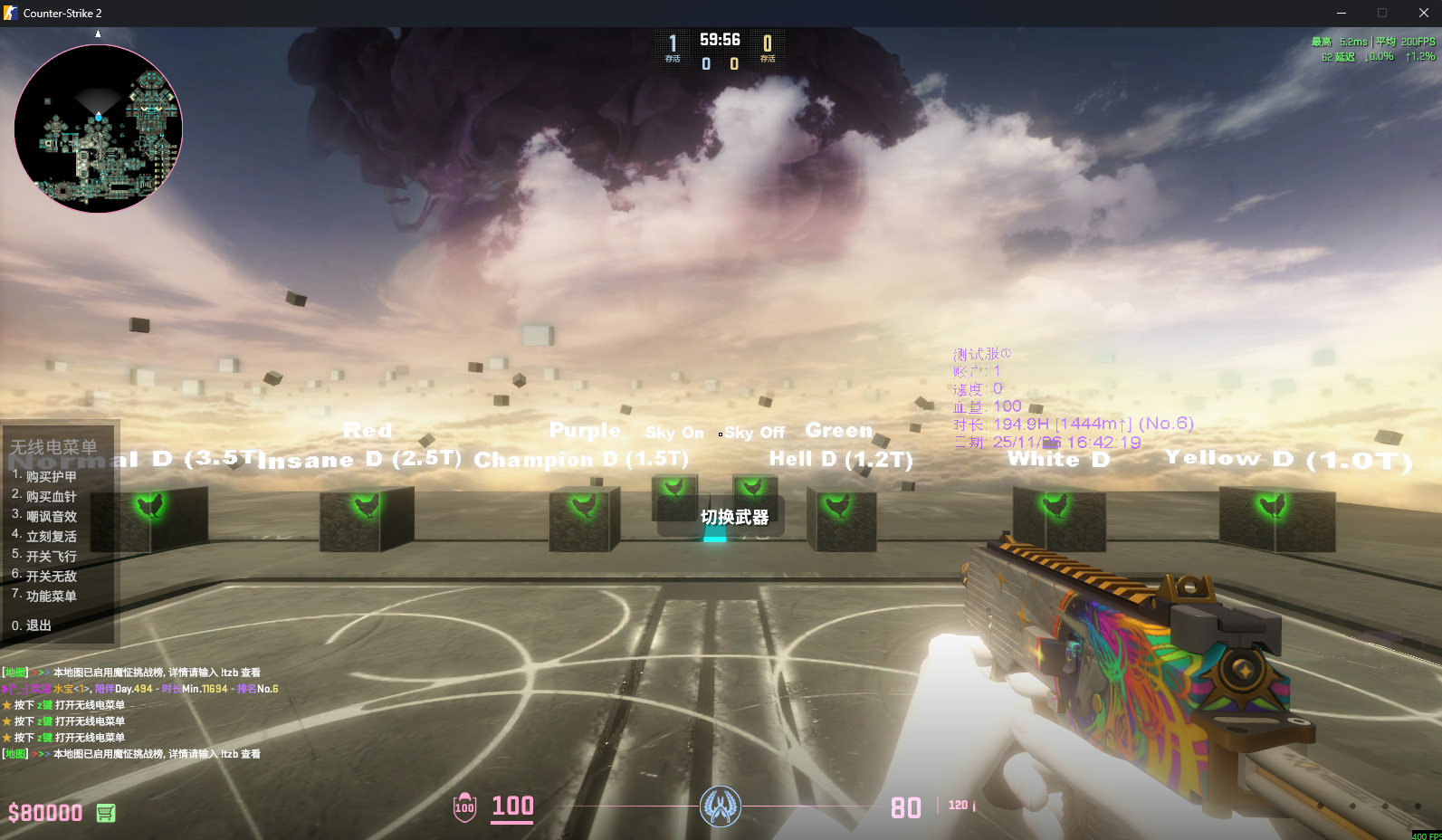1442x840 pixels.
Task: Toggle 开关无敌 in the radio menu
Action: (51, 576)
